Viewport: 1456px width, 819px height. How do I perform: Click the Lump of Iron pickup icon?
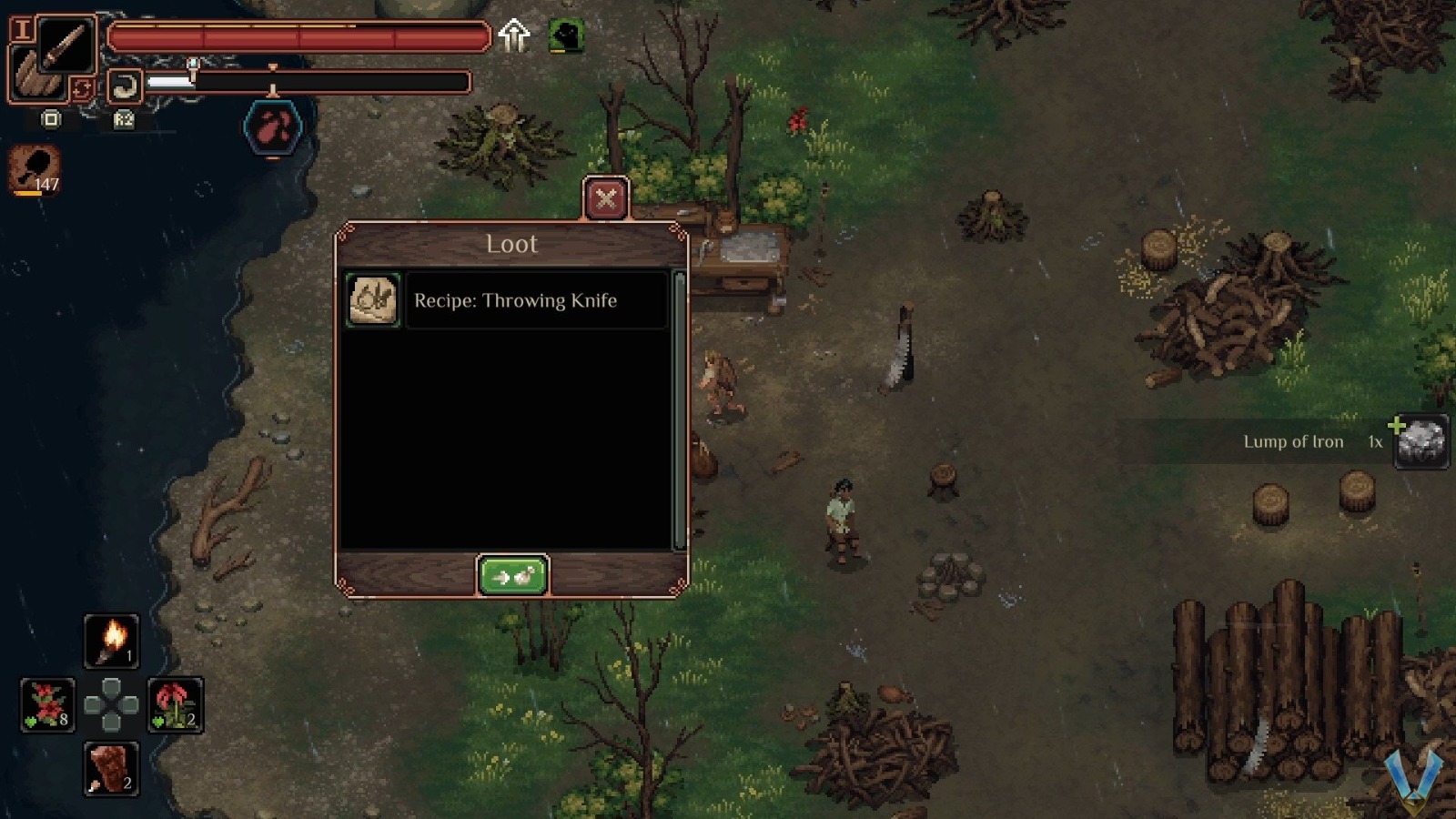(1420, 440)
